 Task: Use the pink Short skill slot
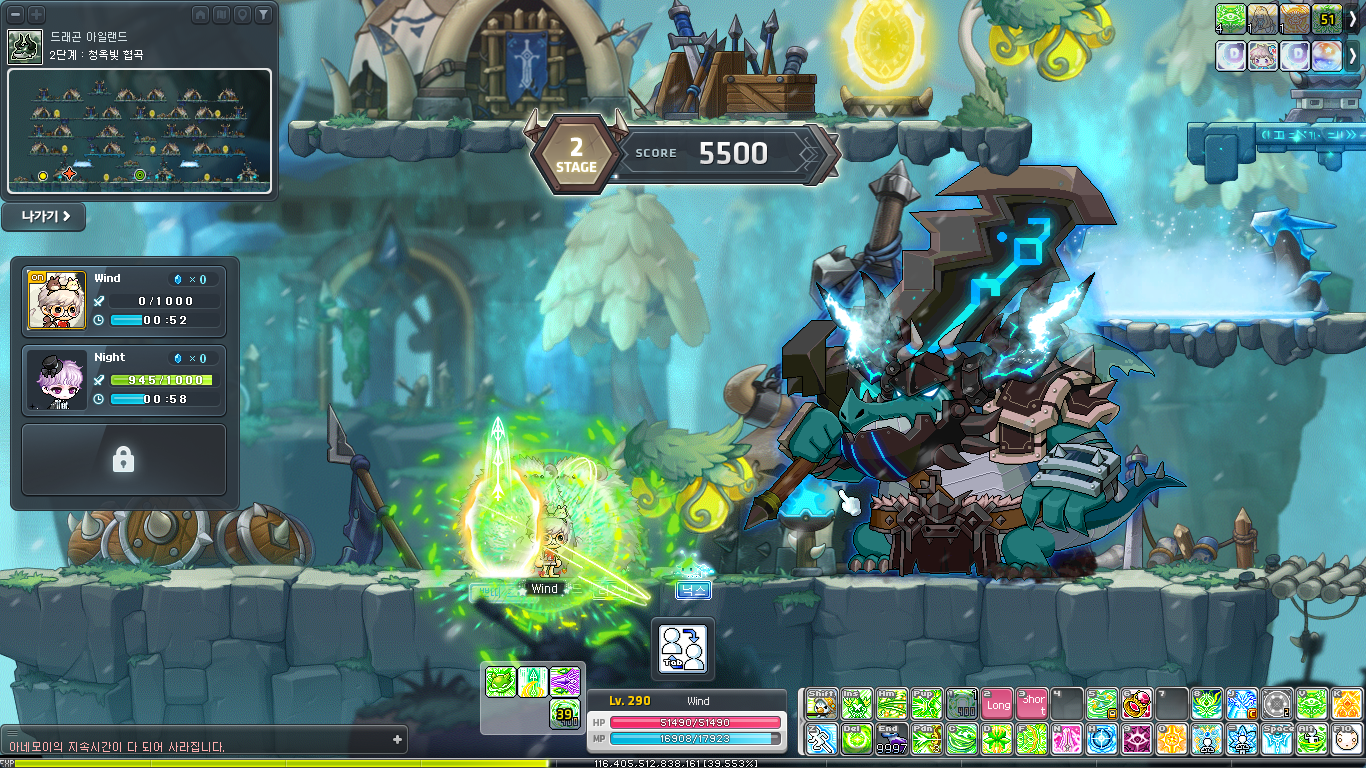click(x=1032, y=704)
